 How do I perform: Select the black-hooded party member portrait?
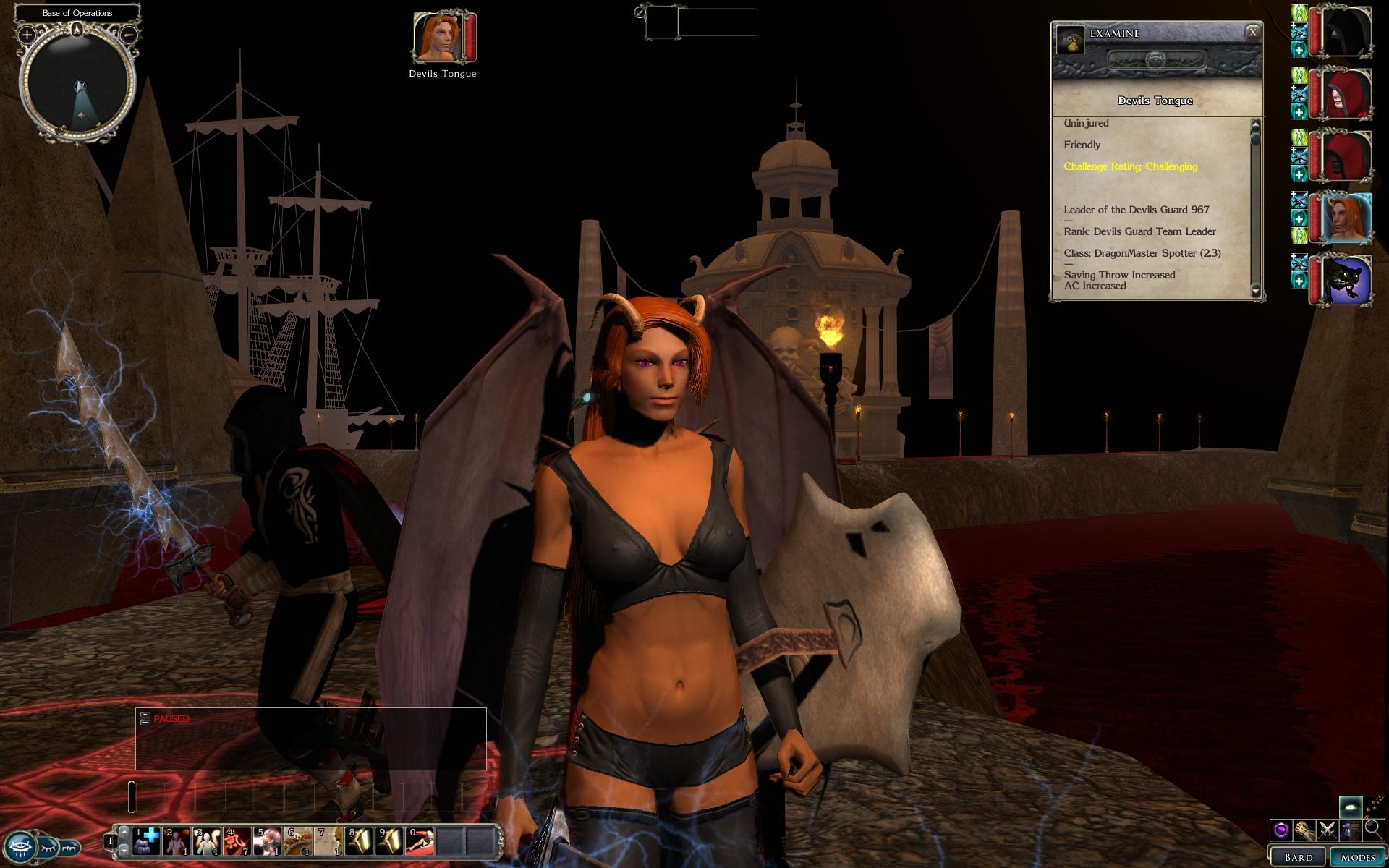pos(1348,32)
